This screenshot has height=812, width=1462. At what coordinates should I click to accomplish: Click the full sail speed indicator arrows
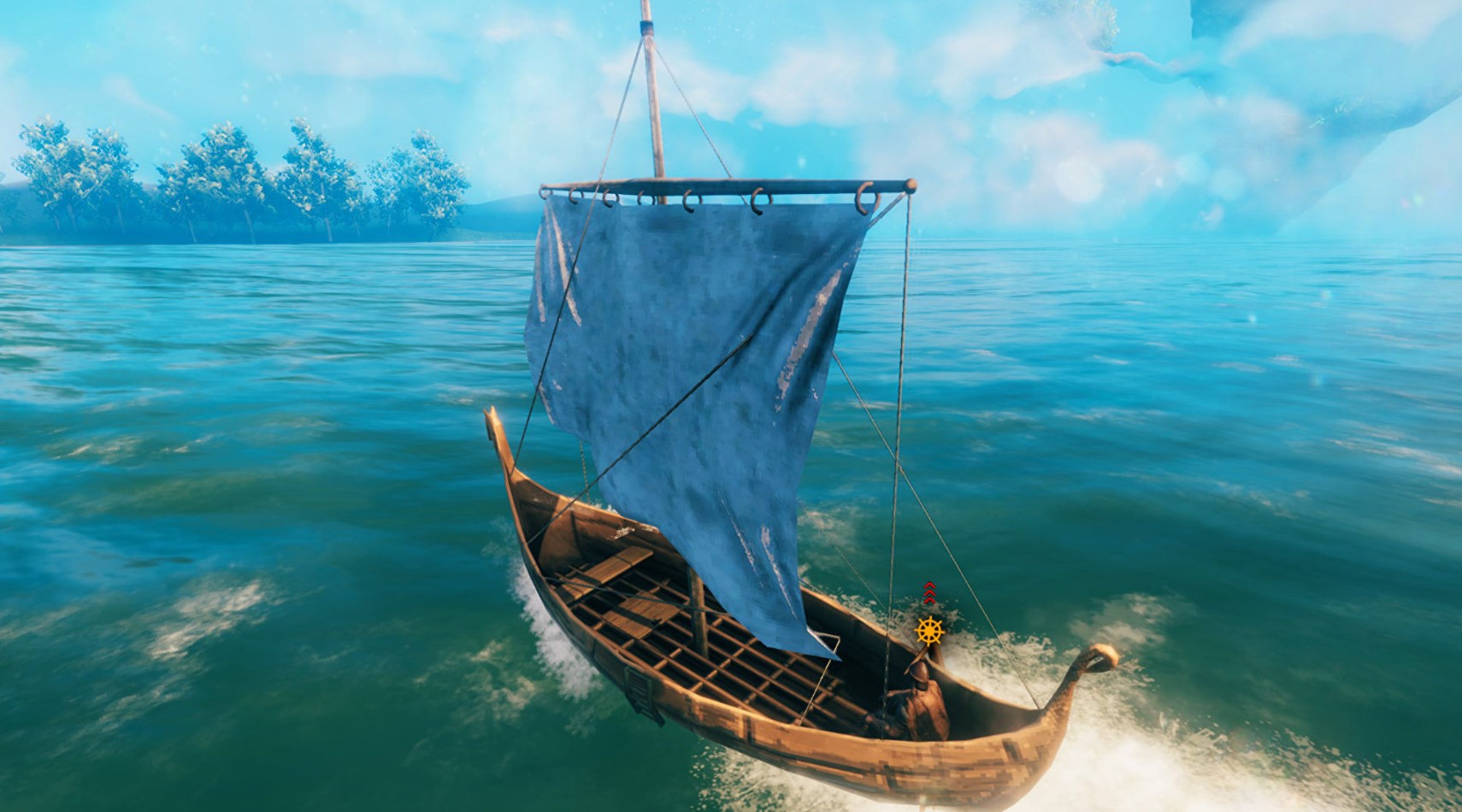928,591
